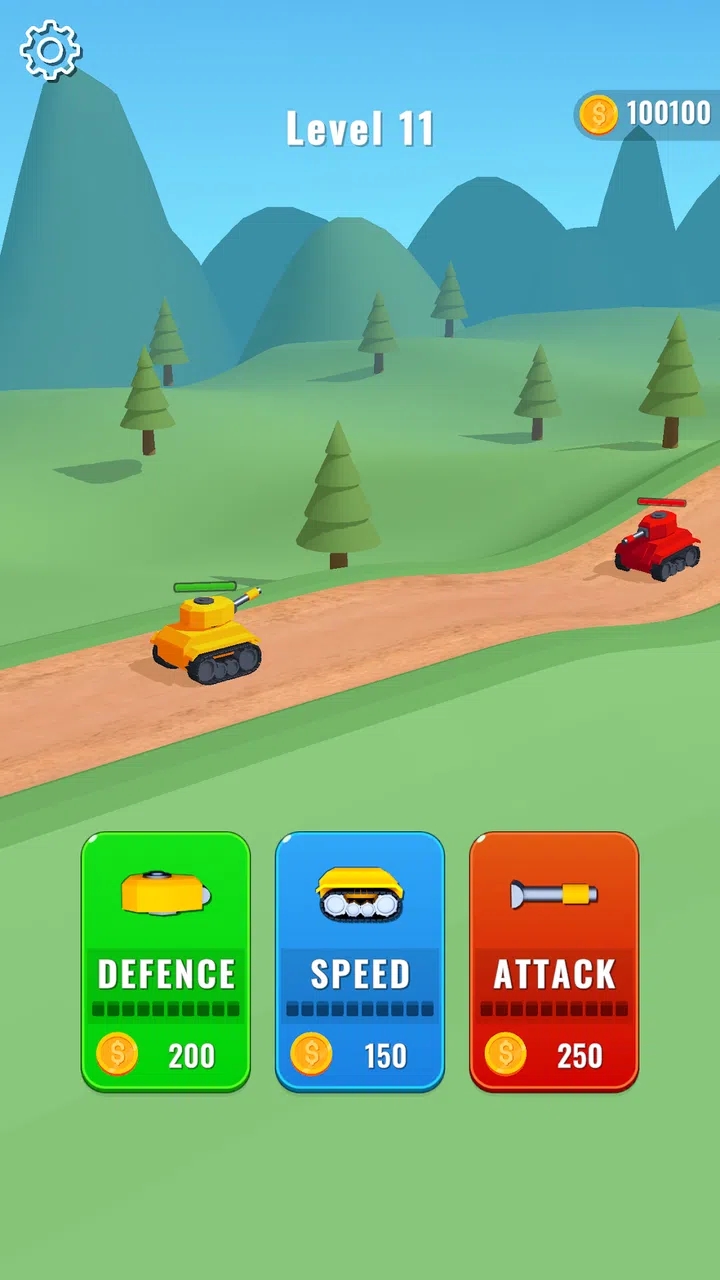Open the settings gear icon
This screenshot has width=720, height=1280.
pyautogui.click(x=50, y=50)
